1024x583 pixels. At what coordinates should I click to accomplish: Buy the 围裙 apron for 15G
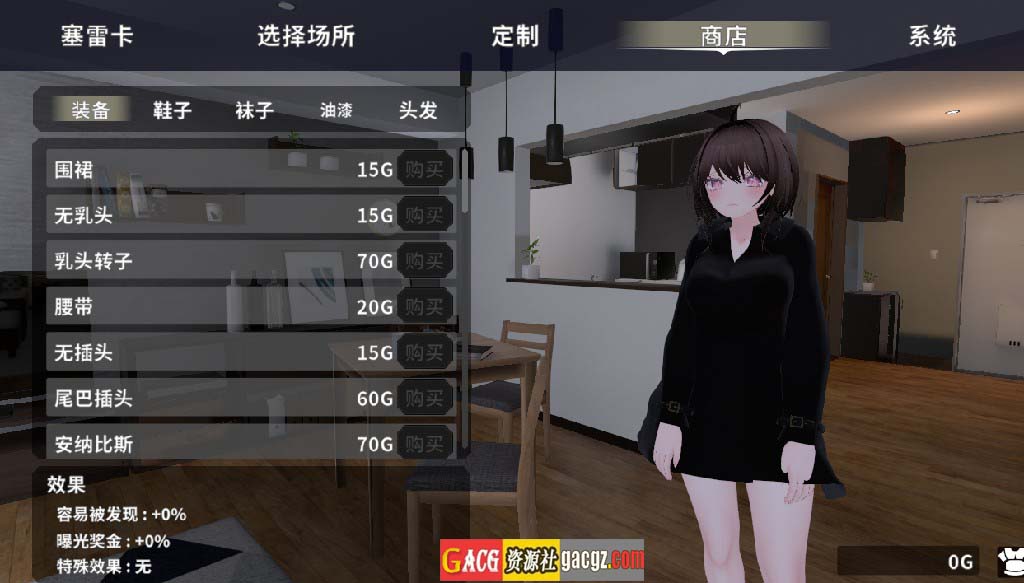[424, 170]
